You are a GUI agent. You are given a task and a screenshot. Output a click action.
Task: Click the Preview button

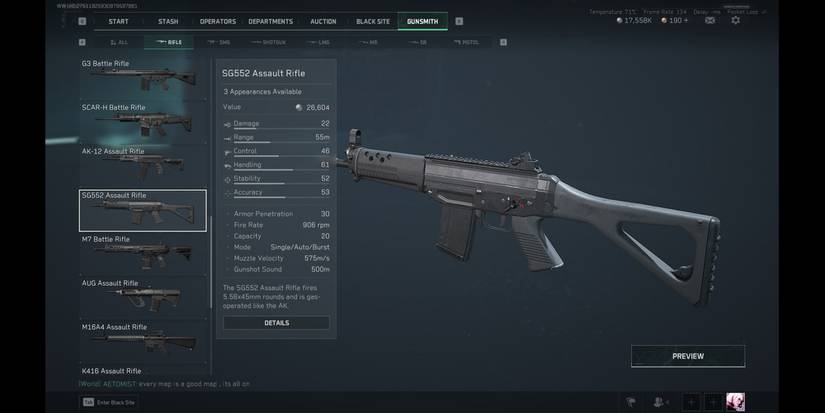tap(687, 356)
